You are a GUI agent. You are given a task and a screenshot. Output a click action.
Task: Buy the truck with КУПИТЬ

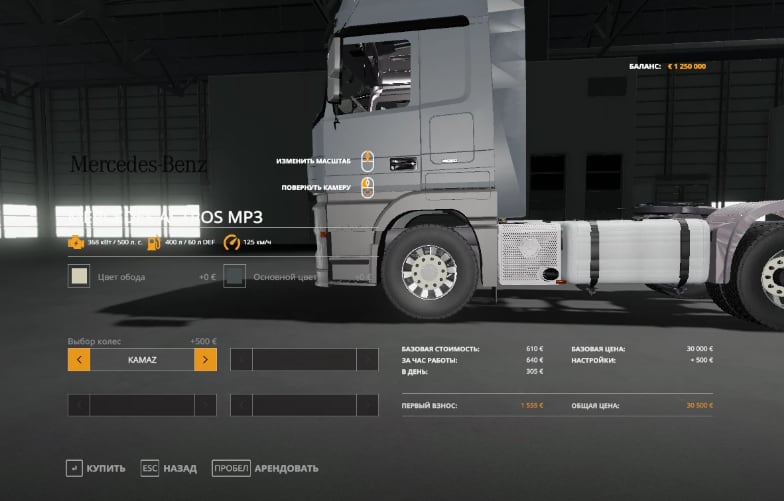click(96, 468)
